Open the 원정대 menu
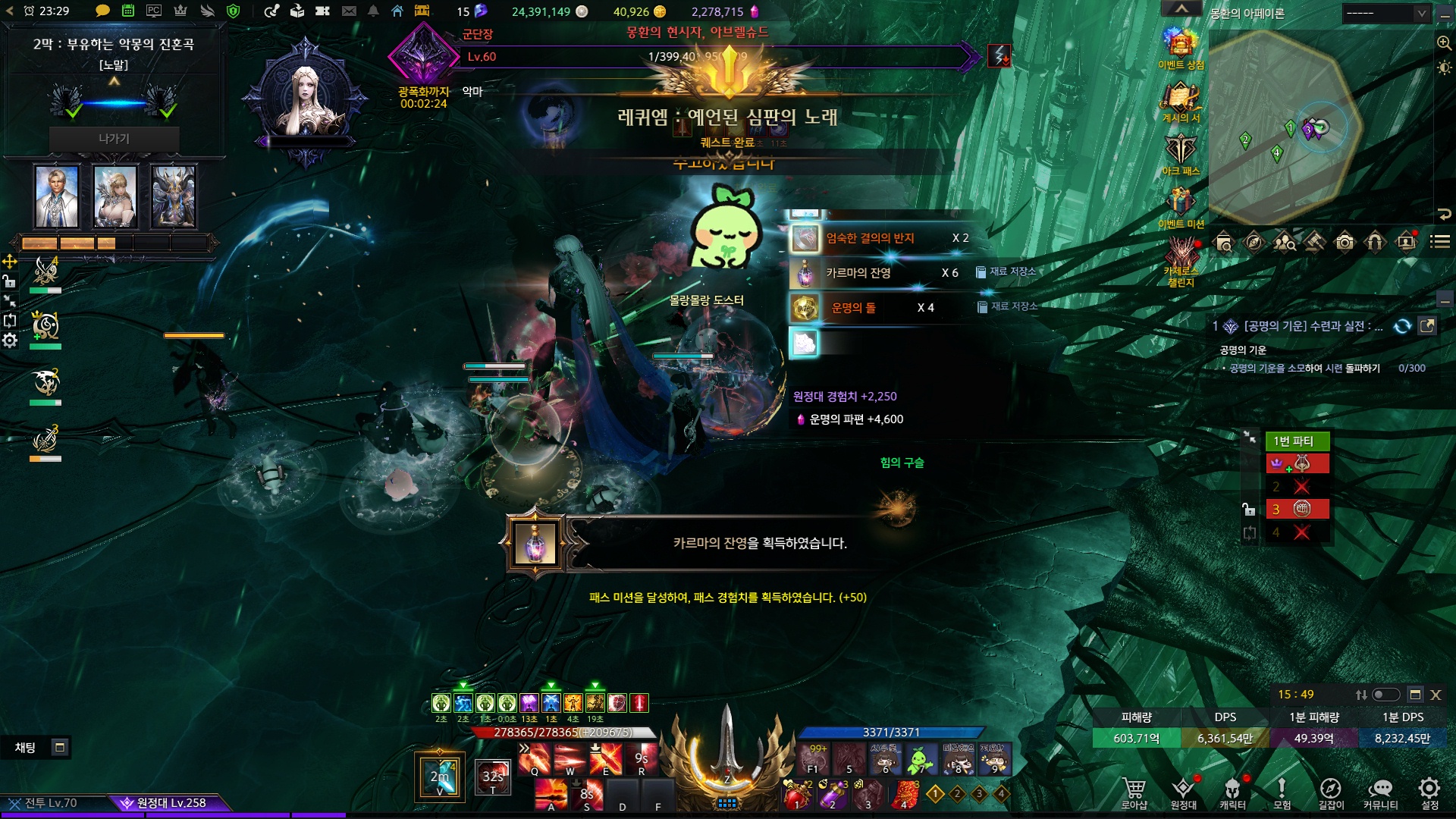1456x819 pixels. [x=1183, y=789]
